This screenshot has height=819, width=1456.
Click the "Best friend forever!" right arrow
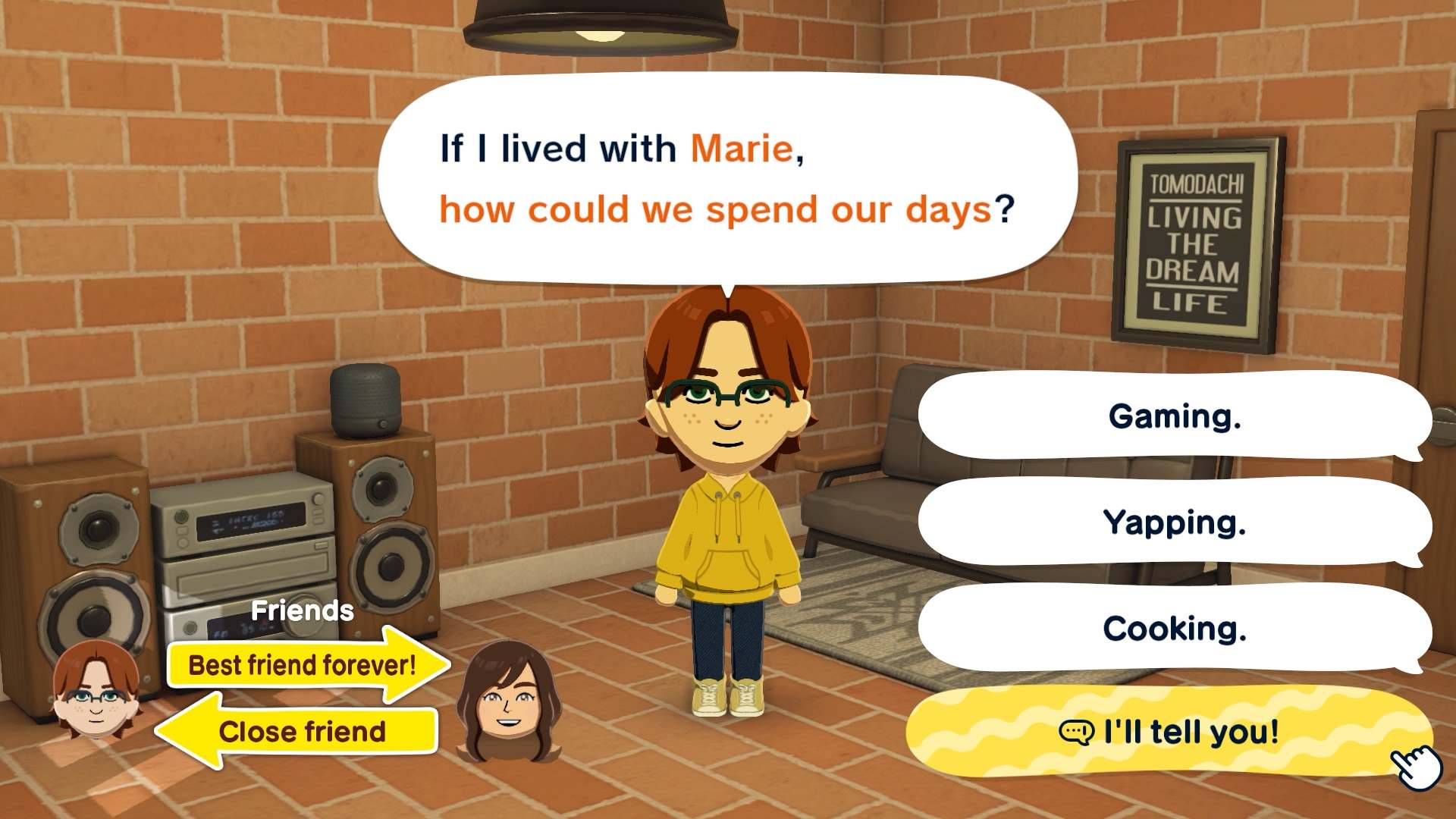(x=303, y=665)
